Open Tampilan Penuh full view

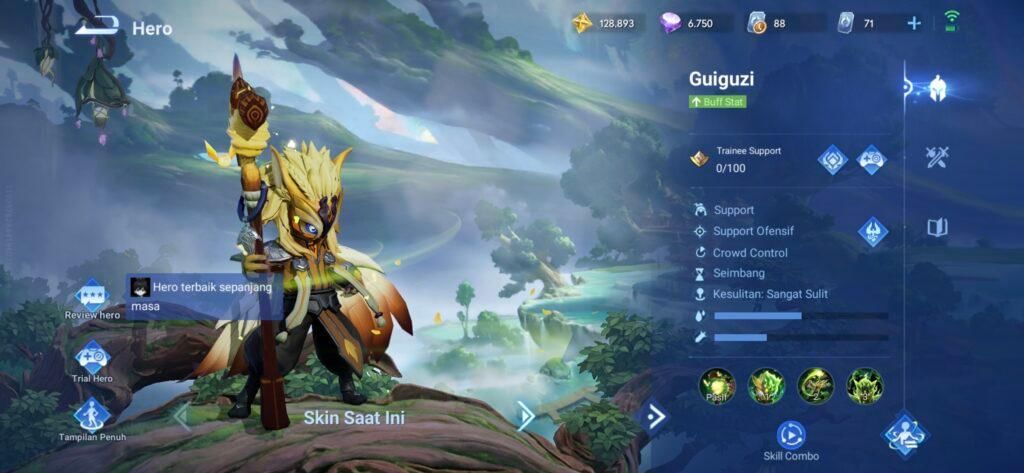click(x=92, y=418)
